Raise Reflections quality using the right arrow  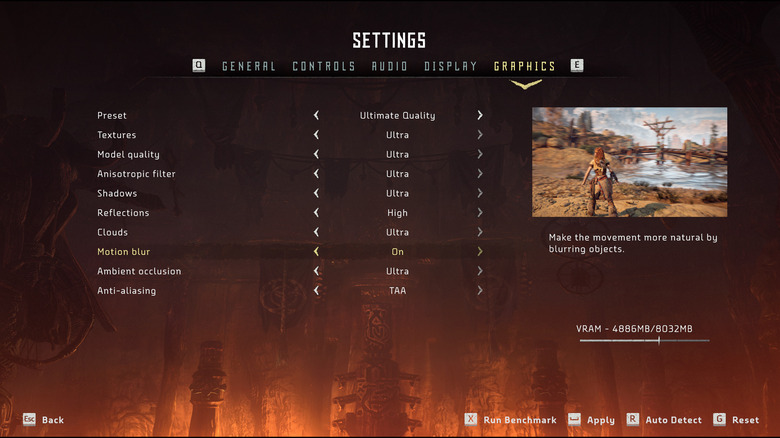[x=480, y=213]
